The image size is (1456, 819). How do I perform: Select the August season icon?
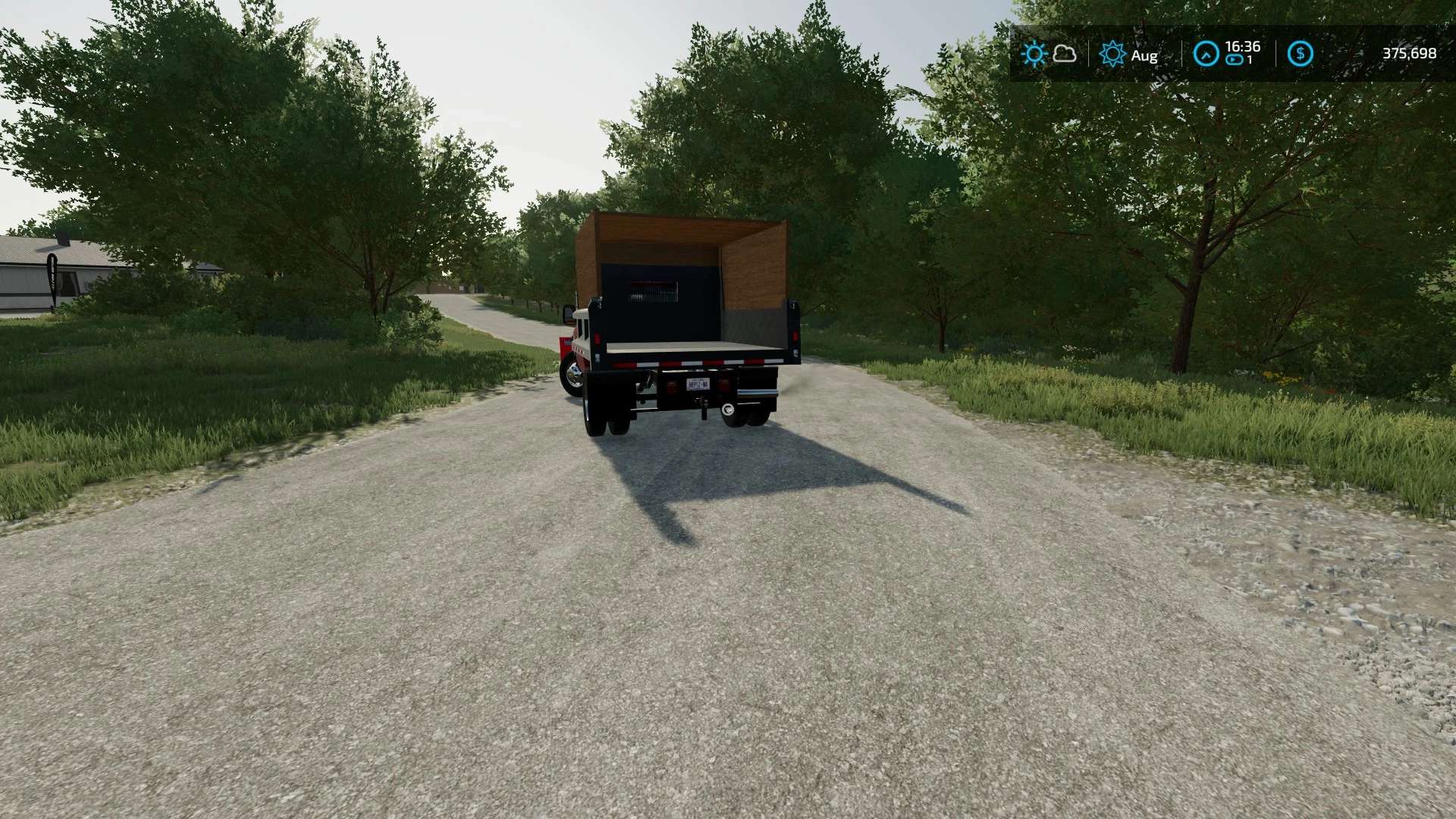[x=1112, y=54]
